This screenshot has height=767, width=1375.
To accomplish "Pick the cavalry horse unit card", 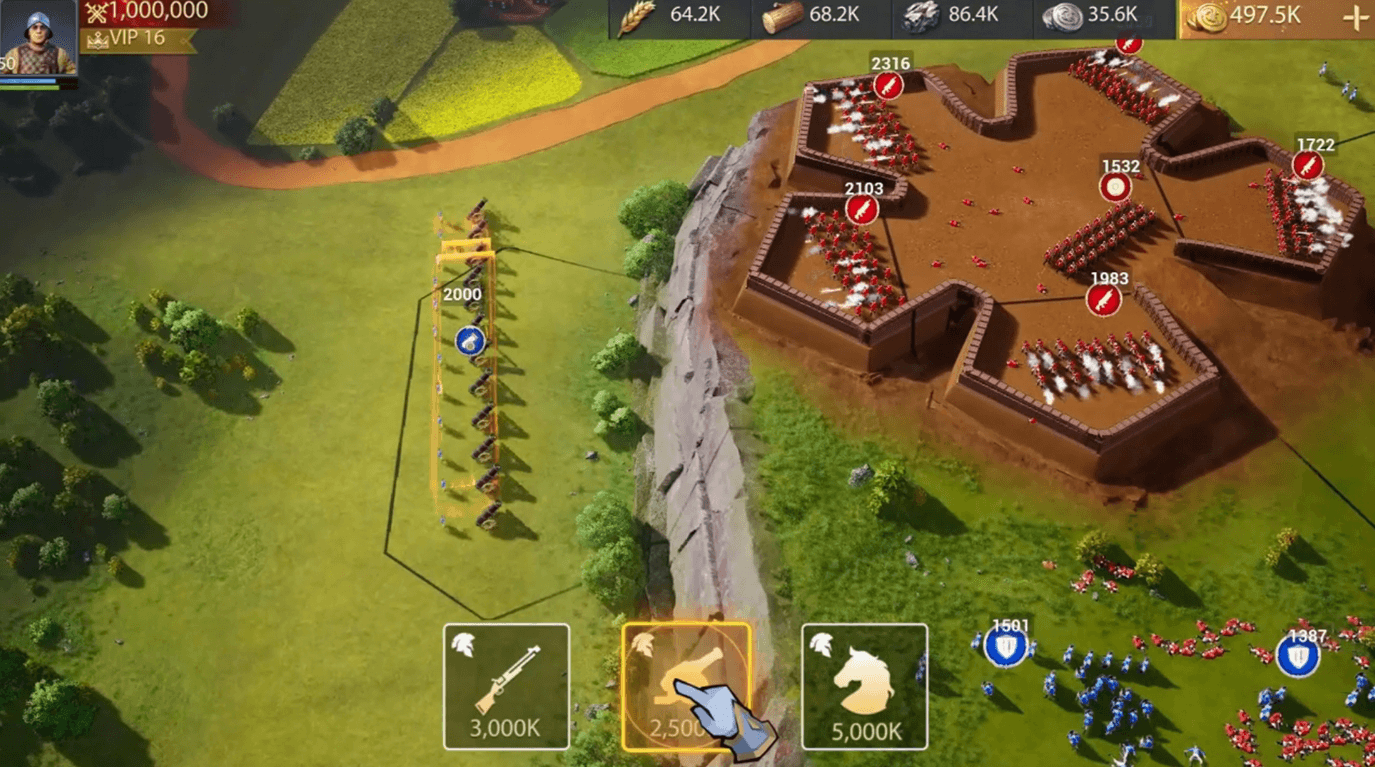I will point(864,686).
